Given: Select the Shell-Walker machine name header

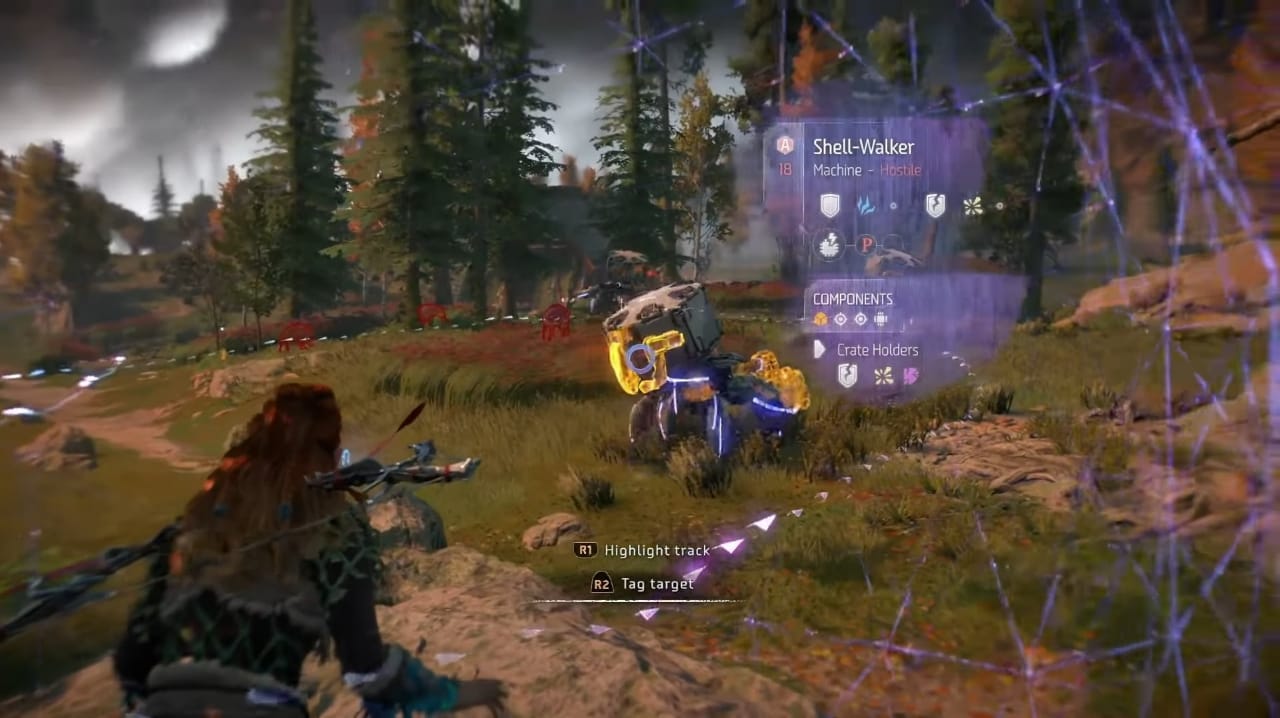Looking at the screenshot, I should 863,147.
